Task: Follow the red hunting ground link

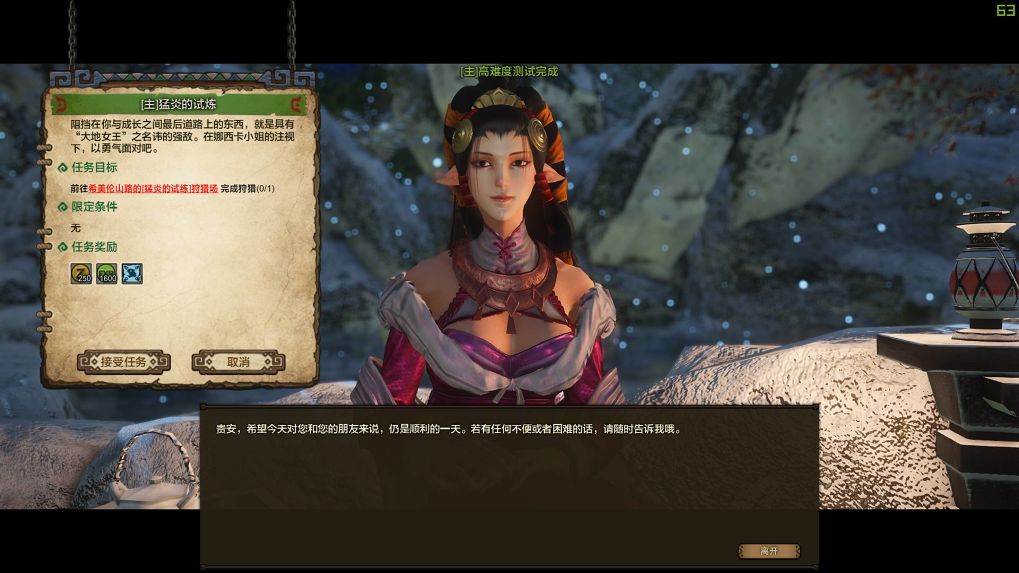Action: pos(153,188)
